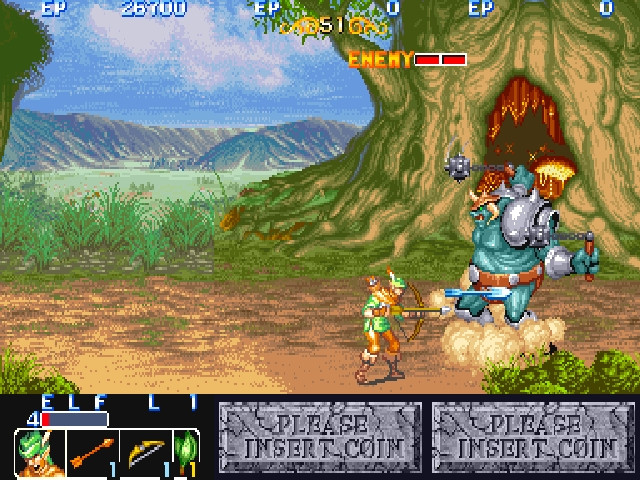Click the green leaf item icon
The width and height of the screenshot is (640, 480).
(x=186, y=452)
